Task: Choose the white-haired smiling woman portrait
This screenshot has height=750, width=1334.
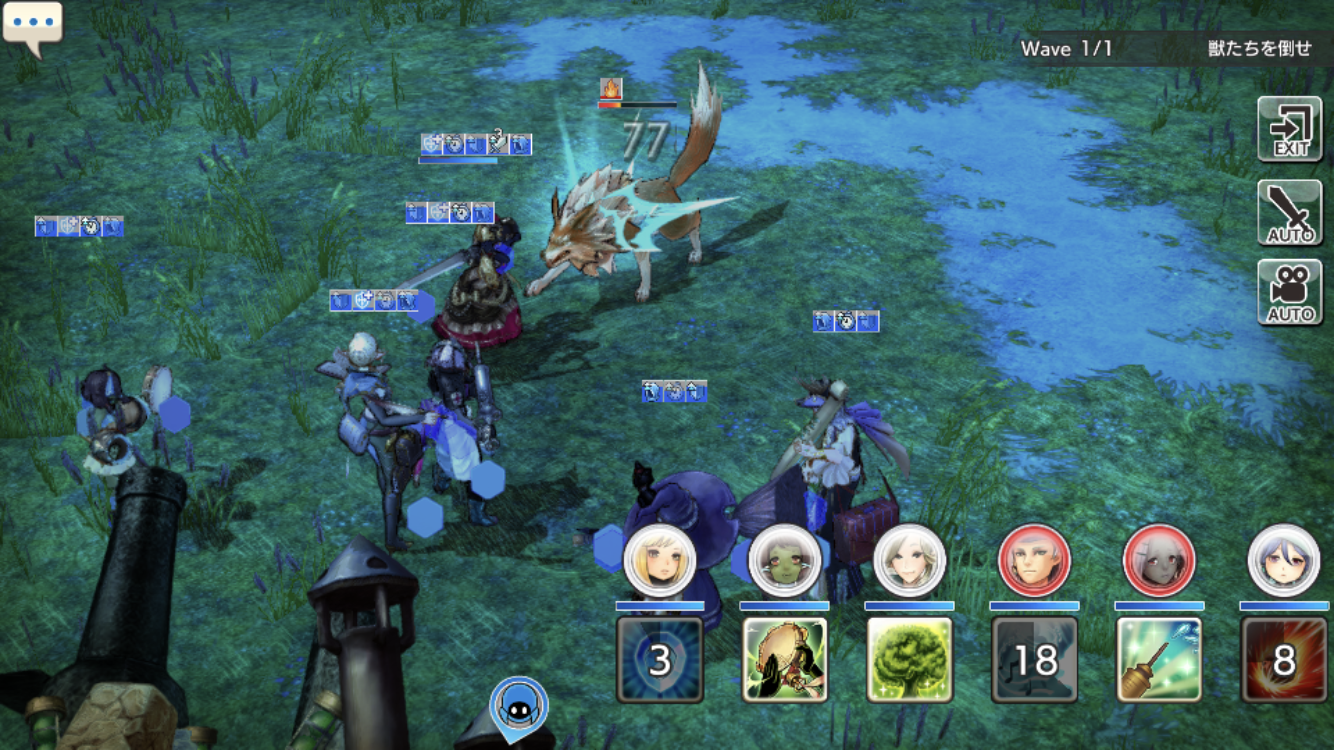Action: coord(909,561)
